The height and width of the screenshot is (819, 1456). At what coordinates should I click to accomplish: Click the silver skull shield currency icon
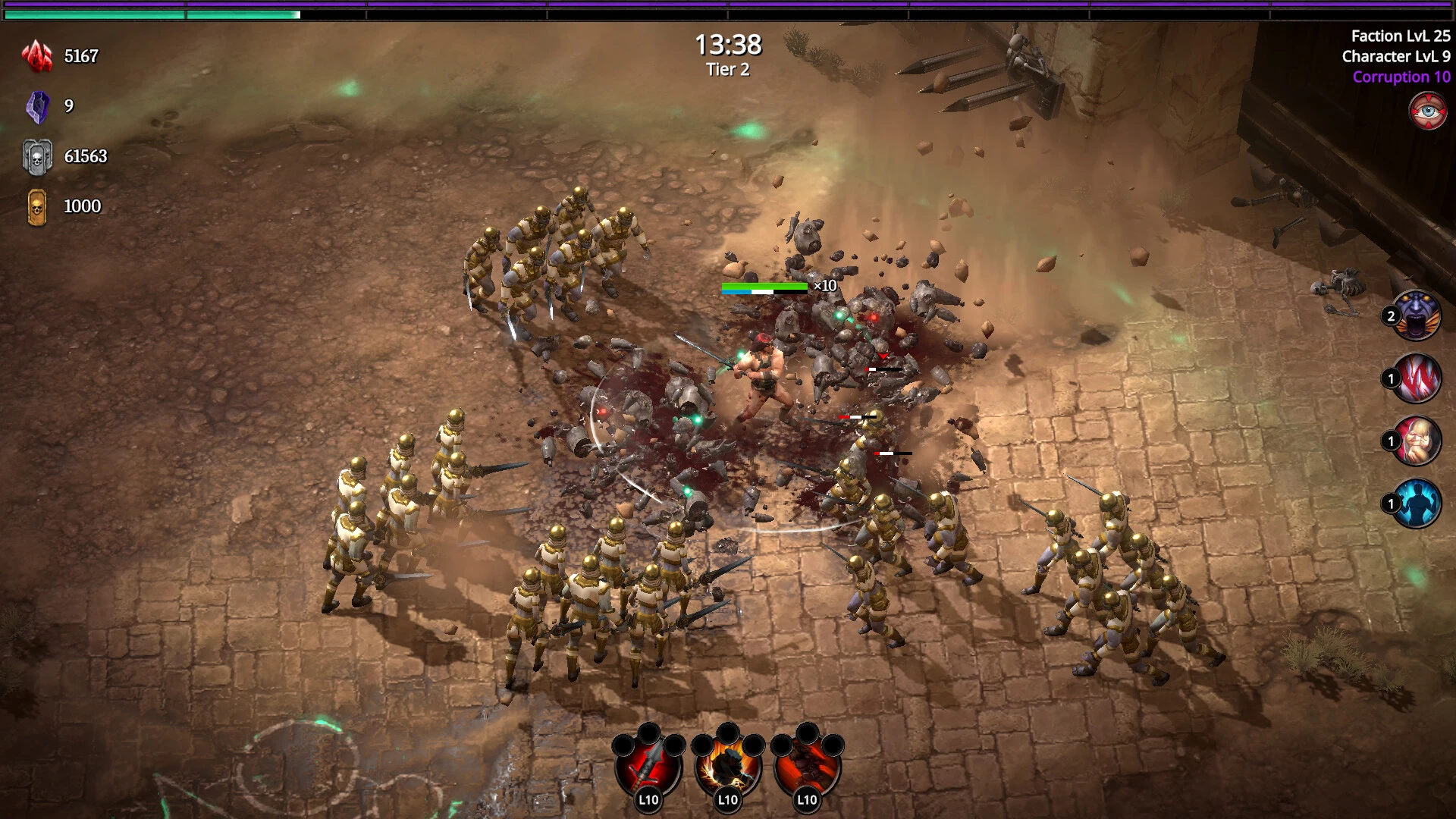click(x=36, y=156)
